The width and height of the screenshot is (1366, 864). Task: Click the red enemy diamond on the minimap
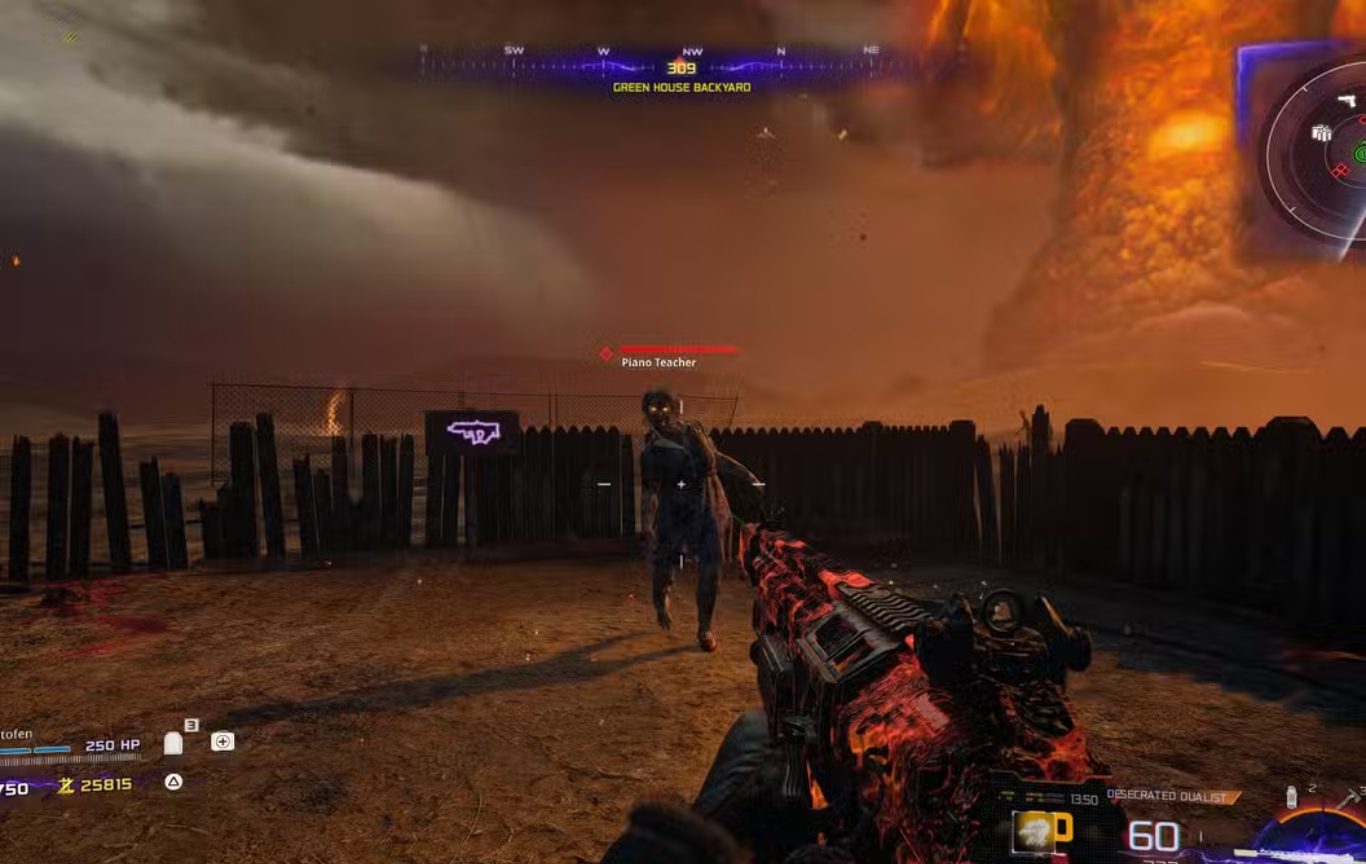pyautogui.click(x=1342, y=170)
